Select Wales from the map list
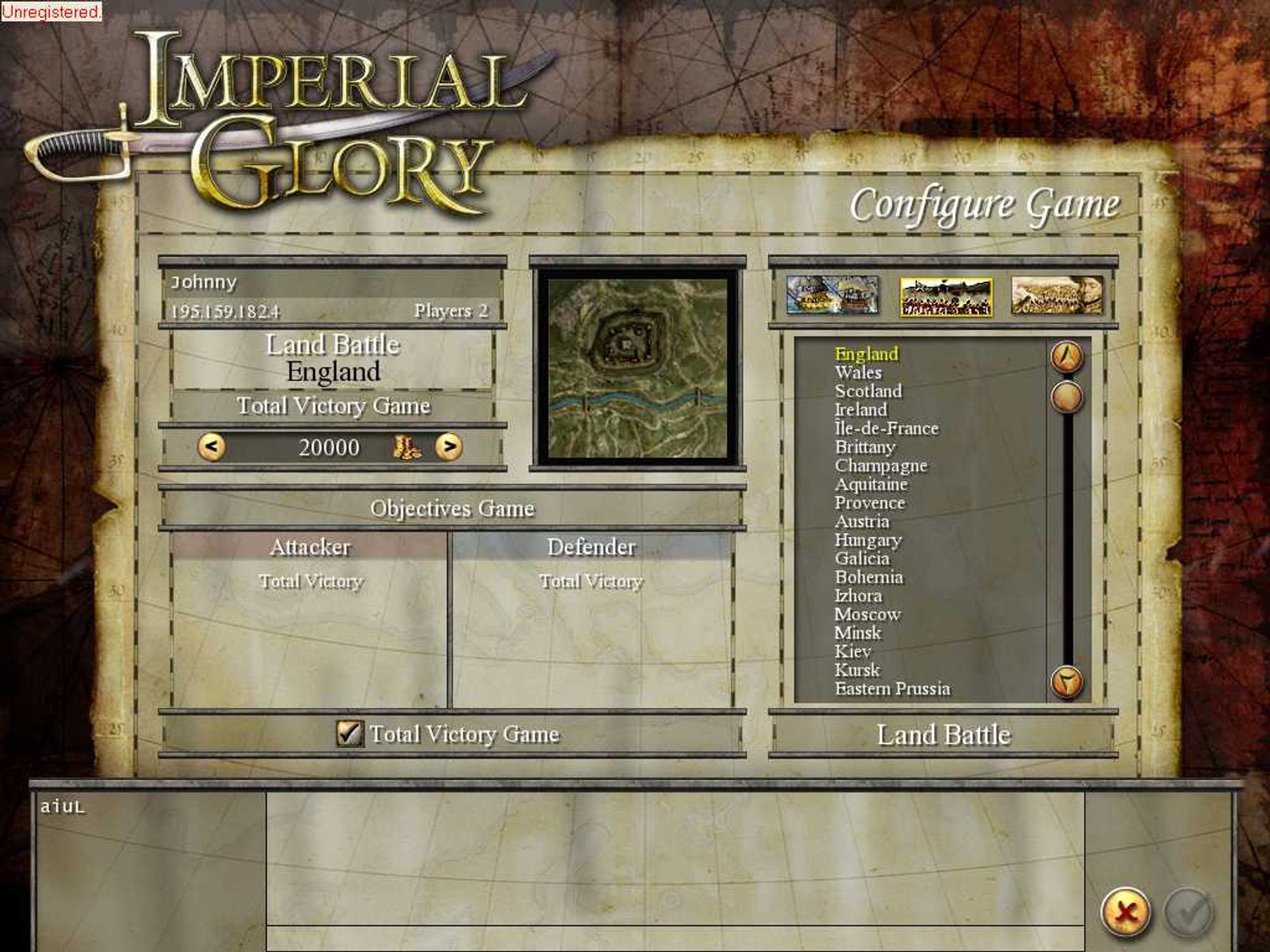 858,373
